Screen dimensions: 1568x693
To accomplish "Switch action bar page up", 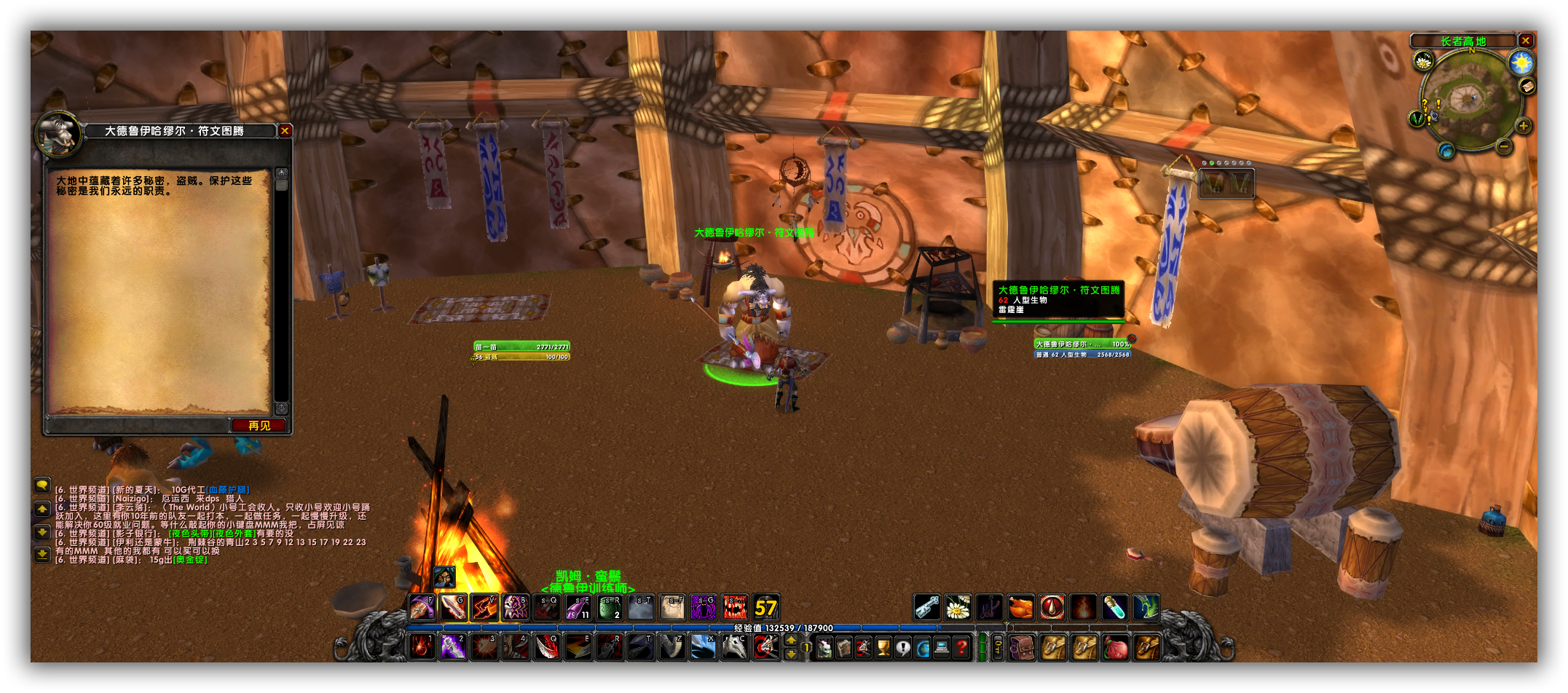I will click(791, 640).
